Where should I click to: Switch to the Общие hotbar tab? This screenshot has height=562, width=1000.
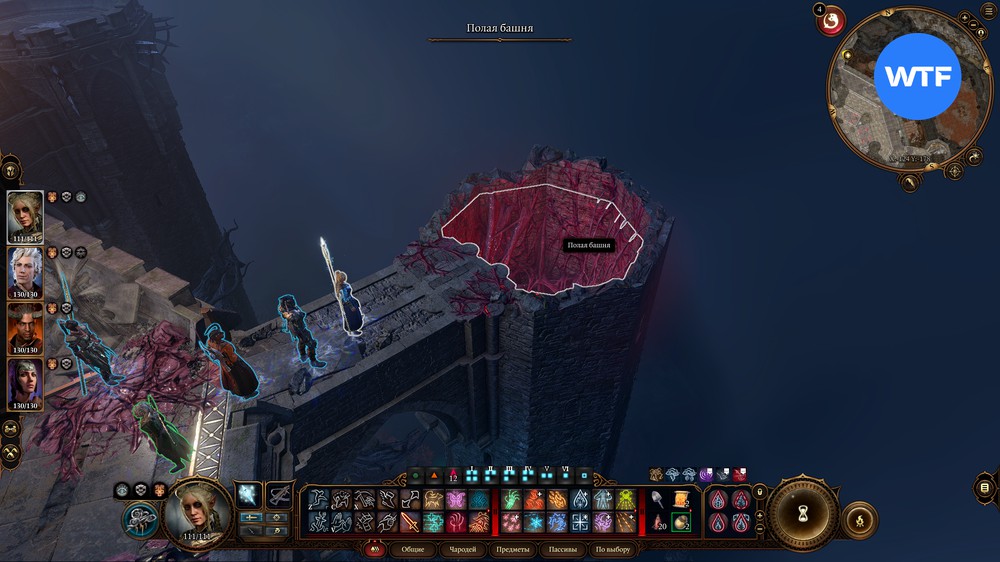tap(413, 550)
